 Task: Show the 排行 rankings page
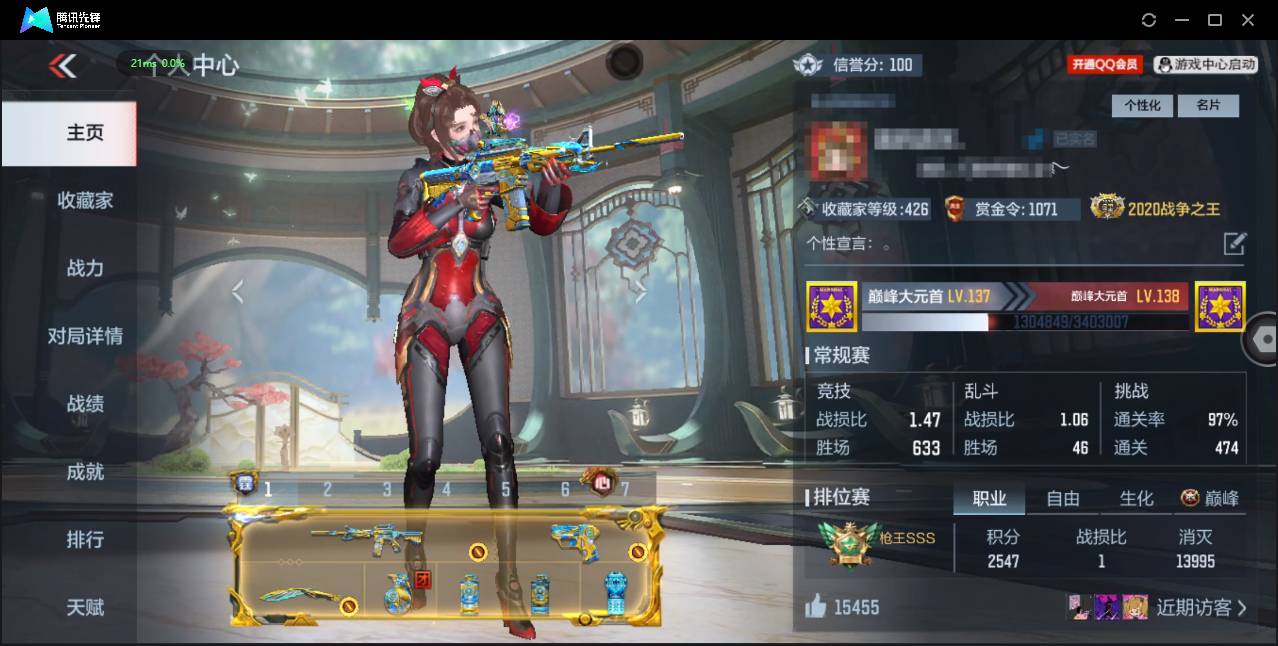coord(85,540)
